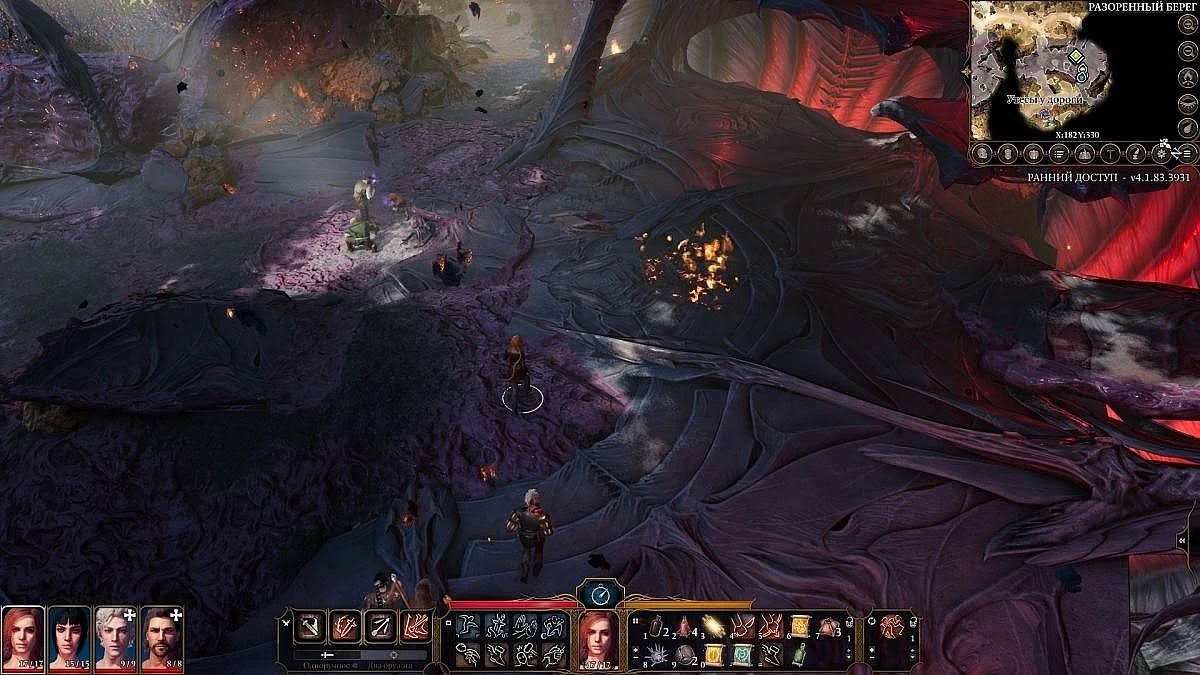The width and height of the screenshot is (1200, 675).
Task: Select the bearded man party portrait
Action: 161,638
